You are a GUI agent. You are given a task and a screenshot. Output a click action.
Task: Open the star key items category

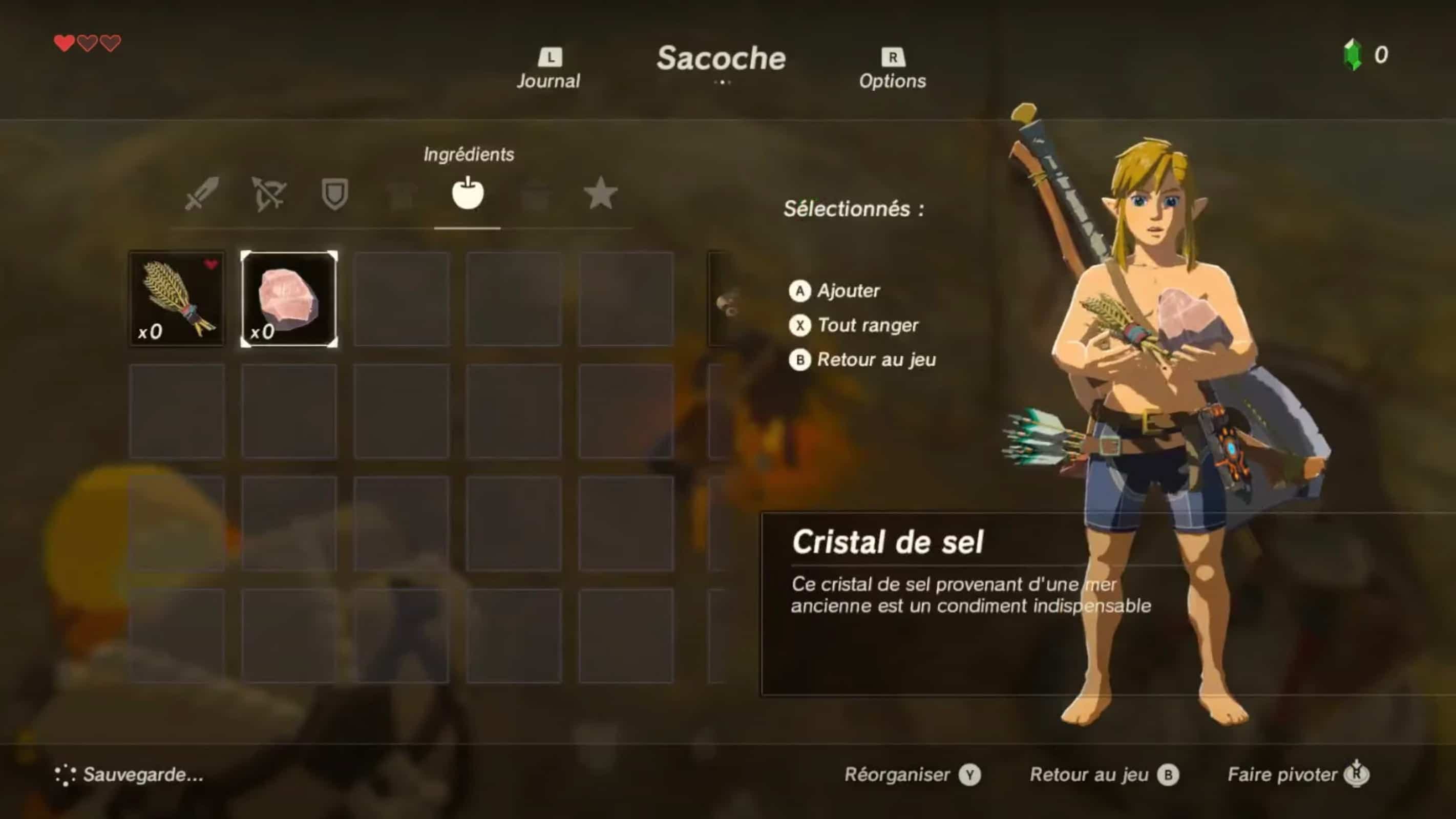coord(600,194)
